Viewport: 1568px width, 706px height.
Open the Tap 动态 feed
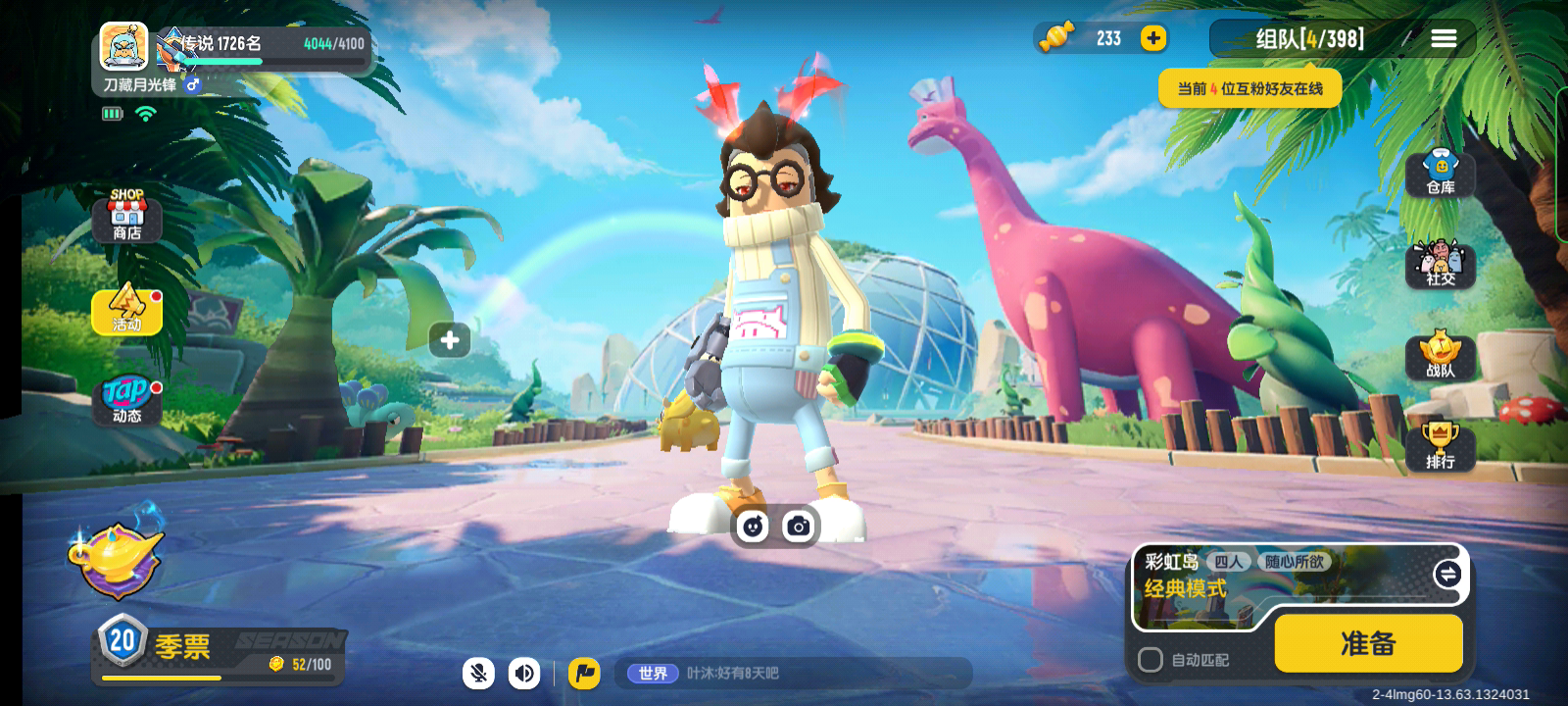tap(126, 400)
